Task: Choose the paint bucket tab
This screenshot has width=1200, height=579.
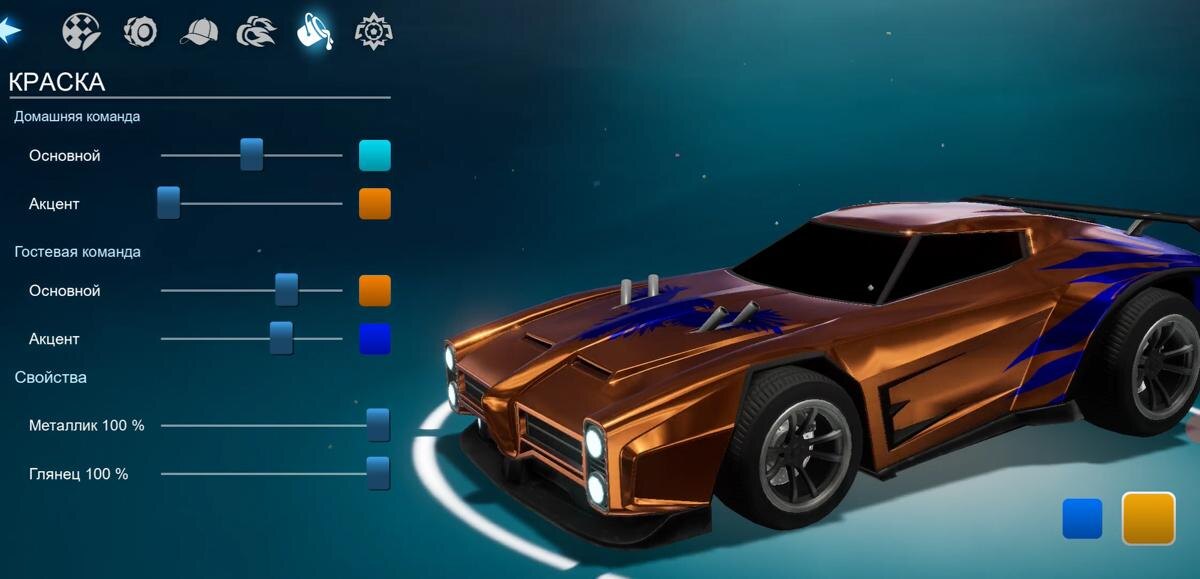Action: (315, 31)
